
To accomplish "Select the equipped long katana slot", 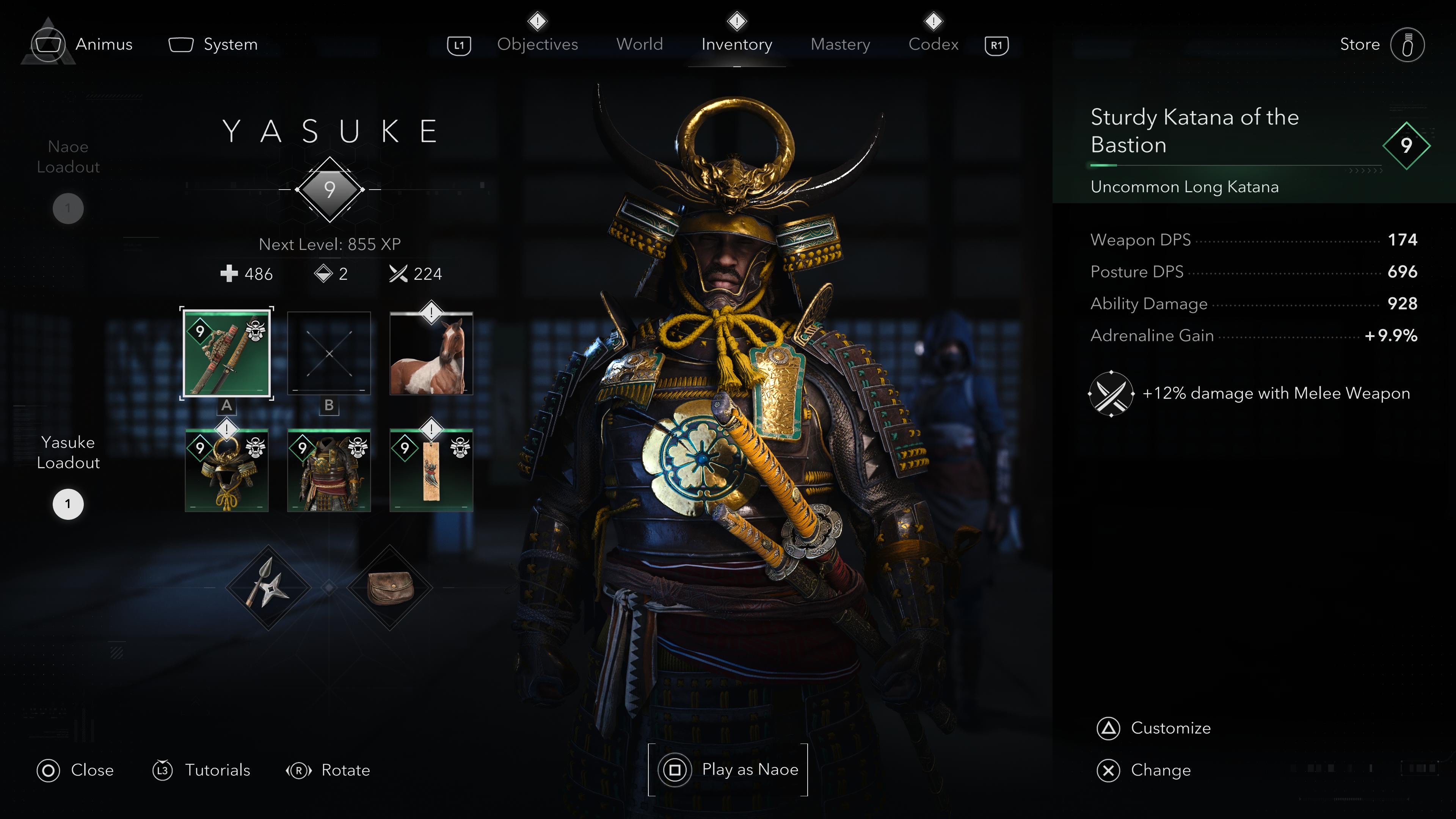I will [227, 353].
